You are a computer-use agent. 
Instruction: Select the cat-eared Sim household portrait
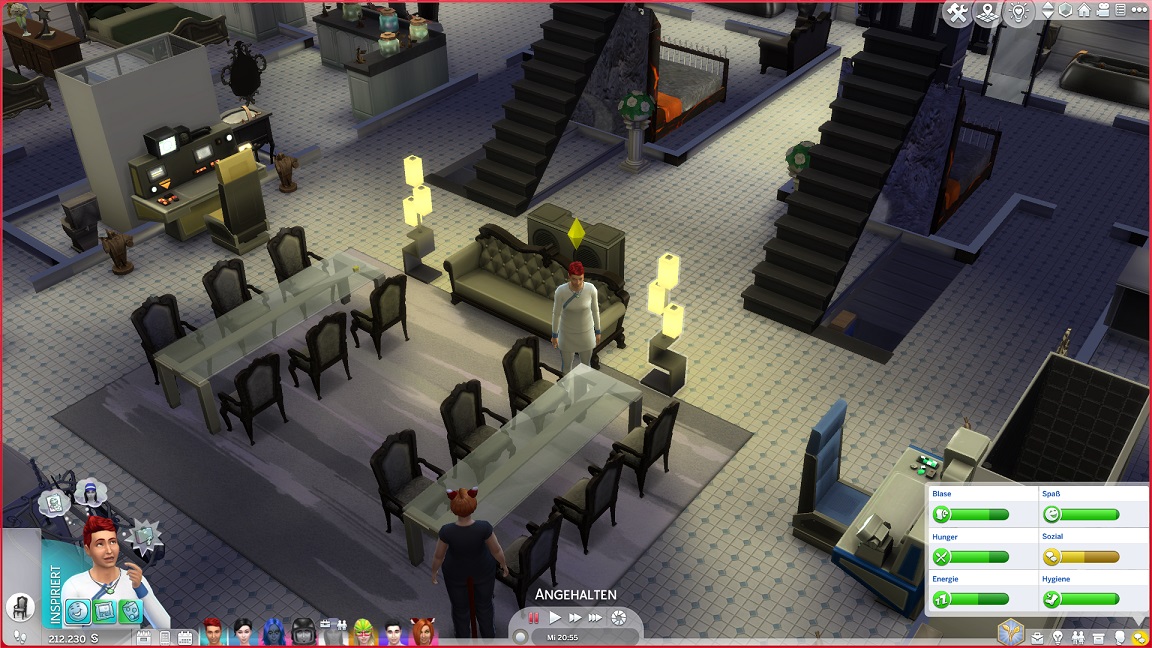pos(422,632)
